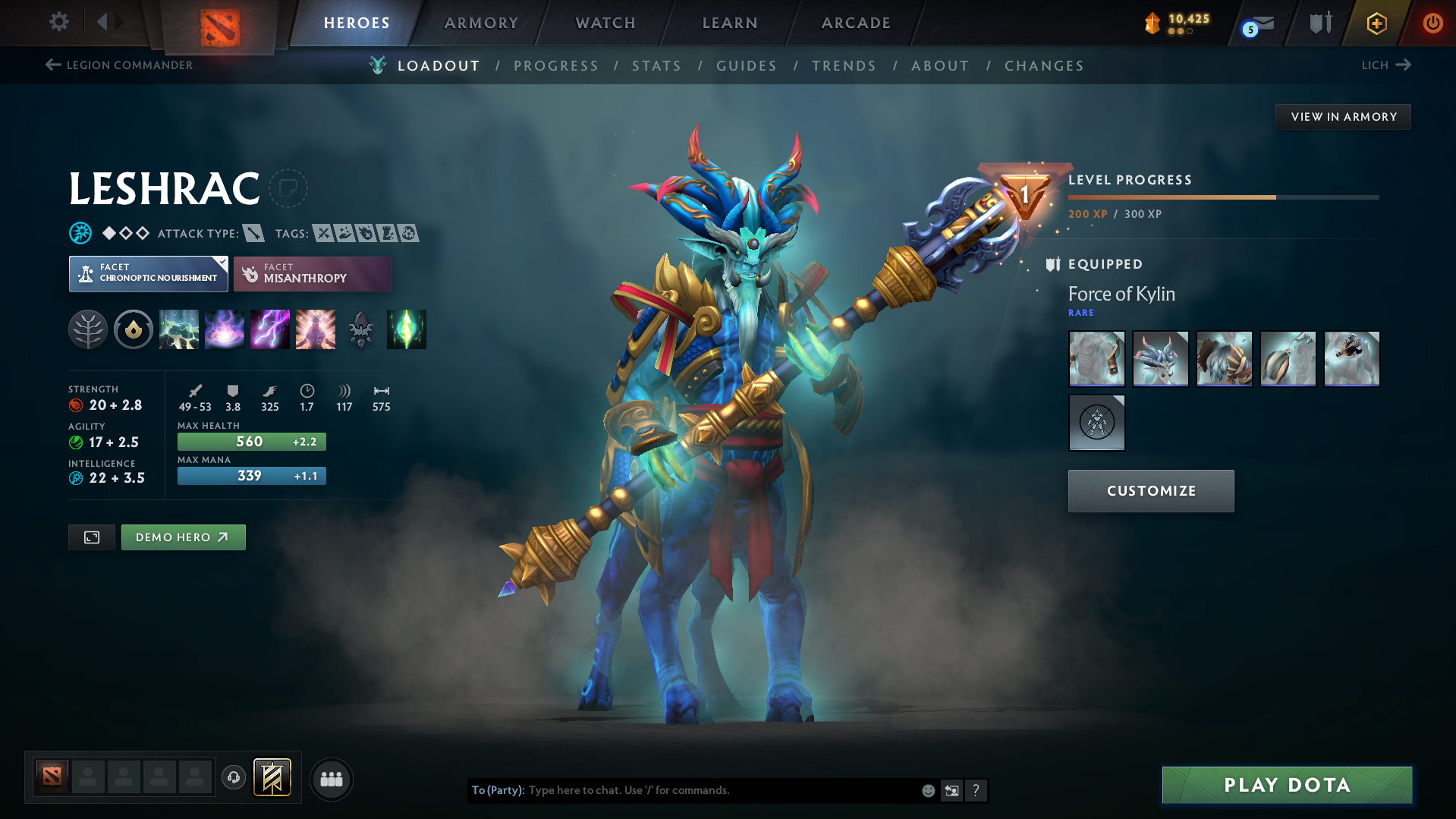Viewport: 1456px width, 819px height.
Task: Enable the Misanthropy facet
Action: [x=312, y=274]
